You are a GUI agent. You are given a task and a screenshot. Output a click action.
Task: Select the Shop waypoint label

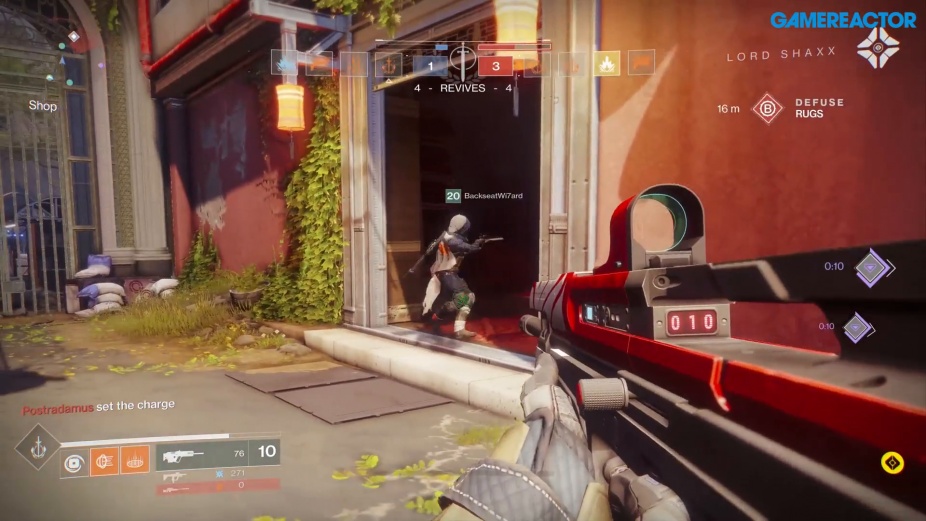click(43, 106)
